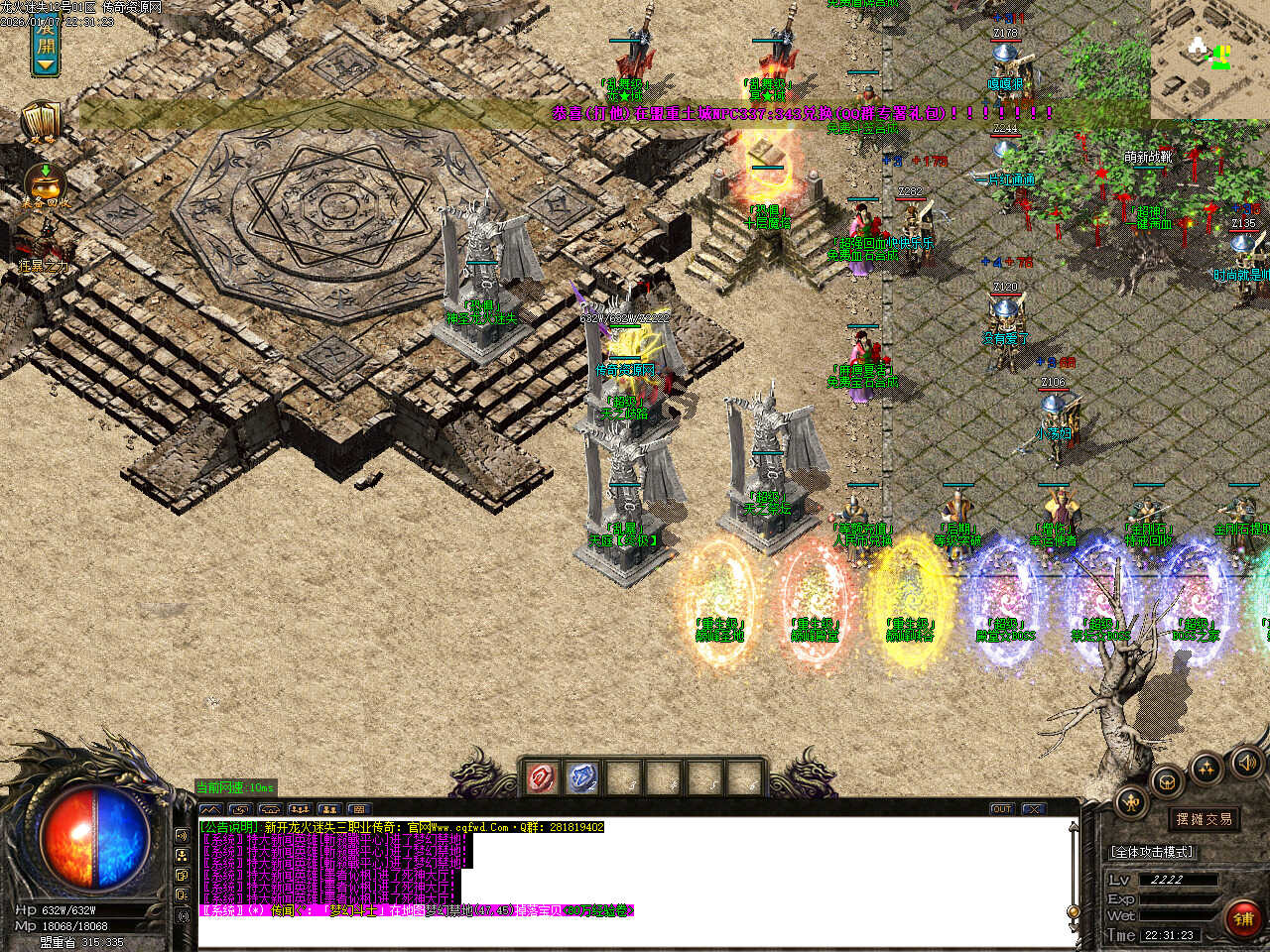Image resolution: width=1270 pixels, height=952 pixels.
Task: Open the 摆摊交易 stall trade button
Action: point(1204,819)
